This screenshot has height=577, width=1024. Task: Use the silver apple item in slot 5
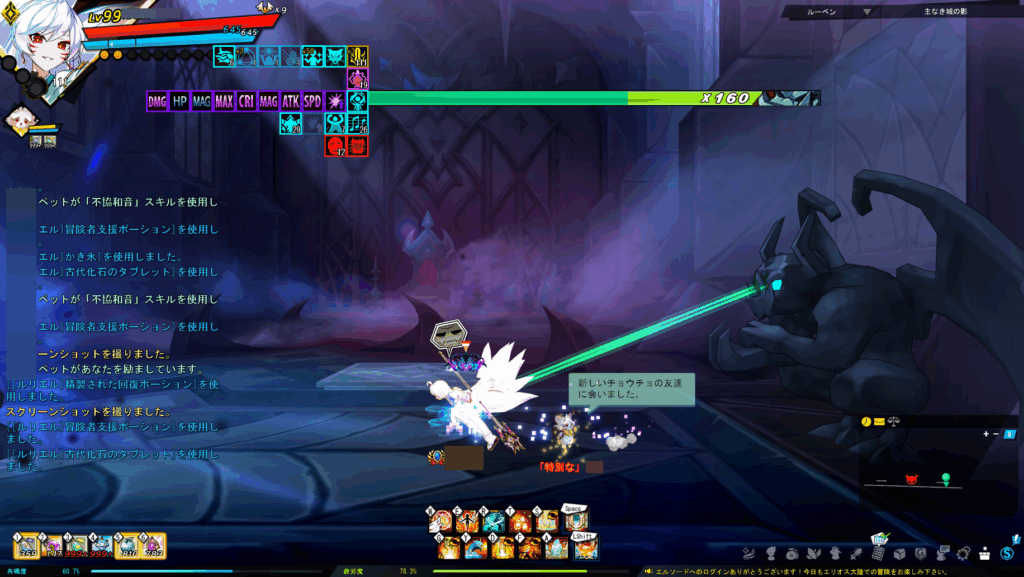[x=129, y=545]
